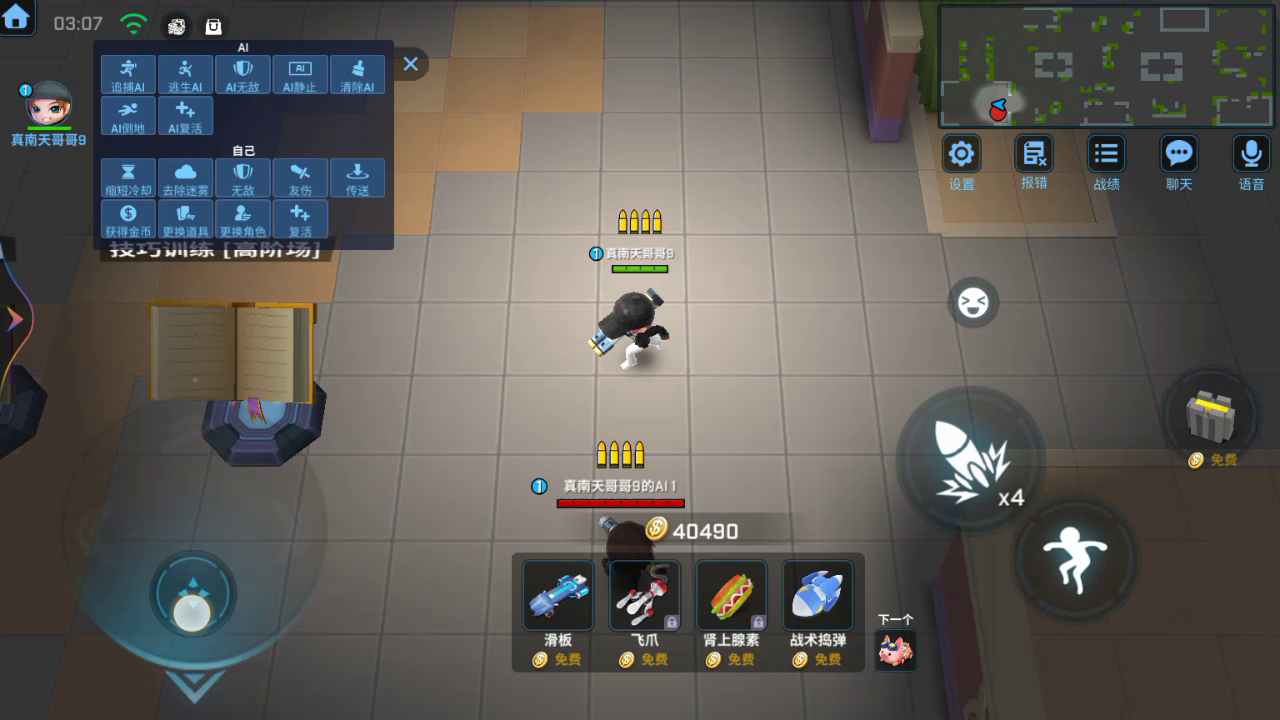Click the 清除AI (clear AI) button
The image size is (1280, 720).
pyautogui.click(x=357, y=74)
